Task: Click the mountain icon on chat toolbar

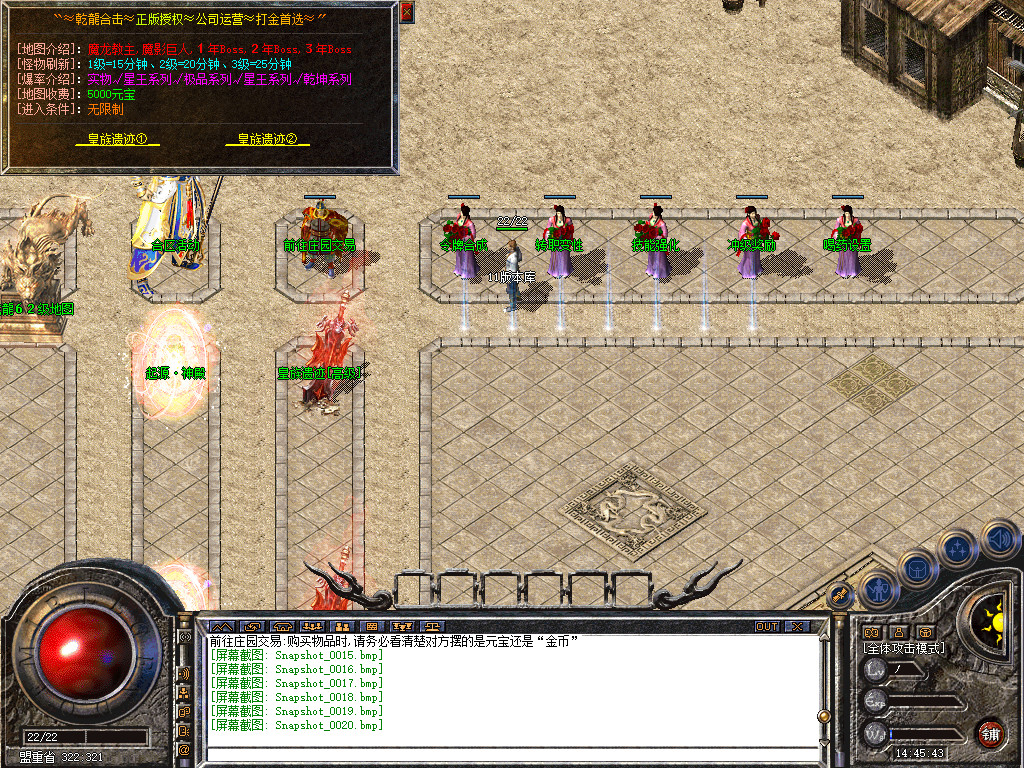Action: [x=220, y=627]
